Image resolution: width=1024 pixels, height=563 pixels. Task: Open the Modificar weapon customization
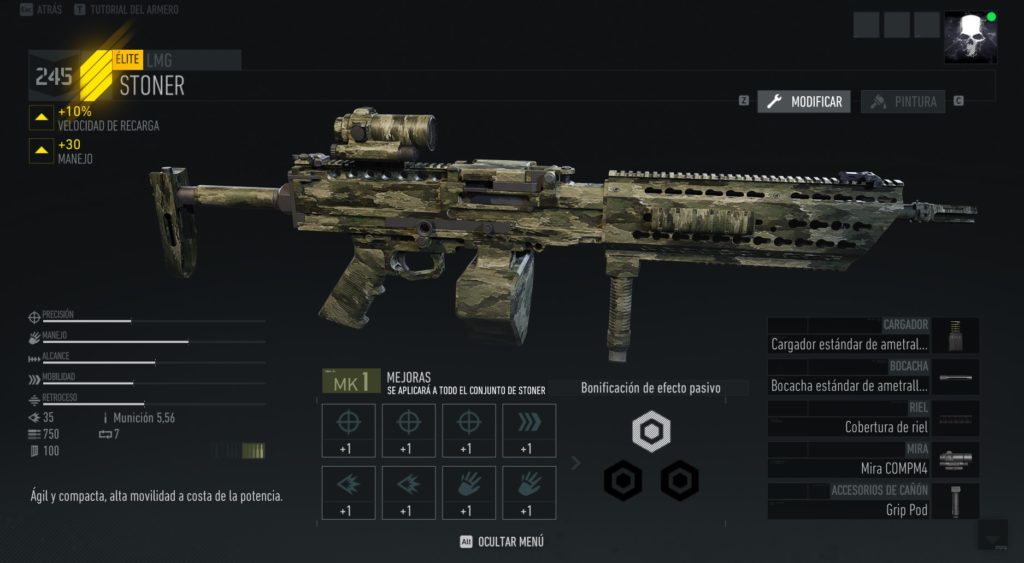coord(804,102)
